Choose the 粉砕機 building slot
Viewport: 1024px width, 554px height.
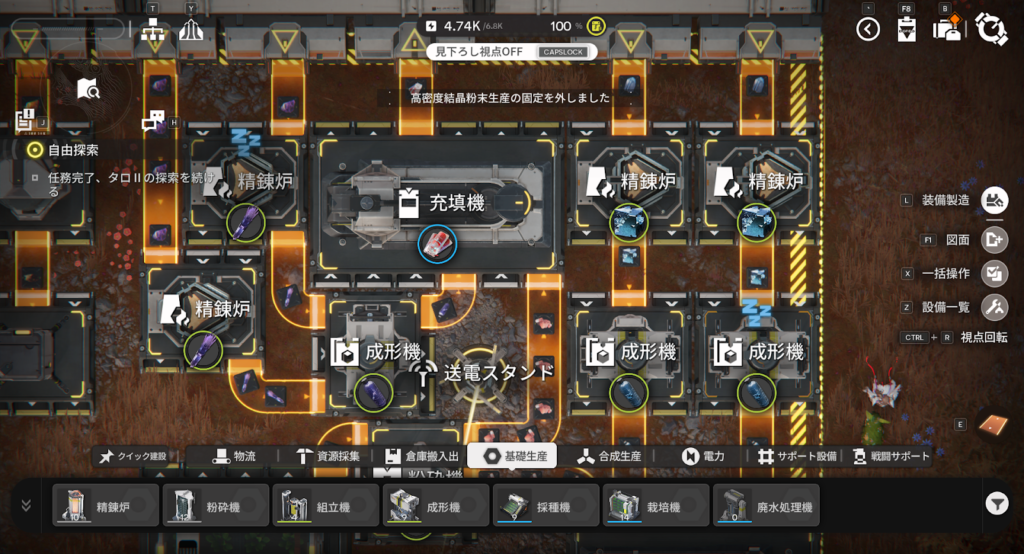point(216,506)
